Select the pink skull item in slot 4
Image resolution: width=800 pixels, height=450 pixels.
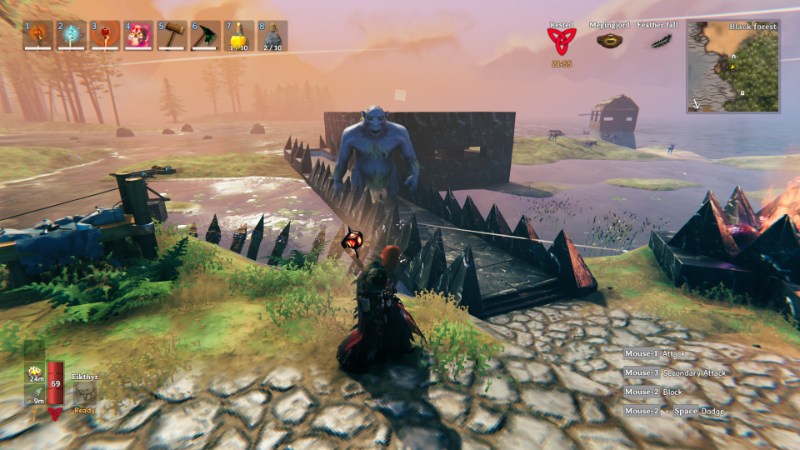pos(139,35)
